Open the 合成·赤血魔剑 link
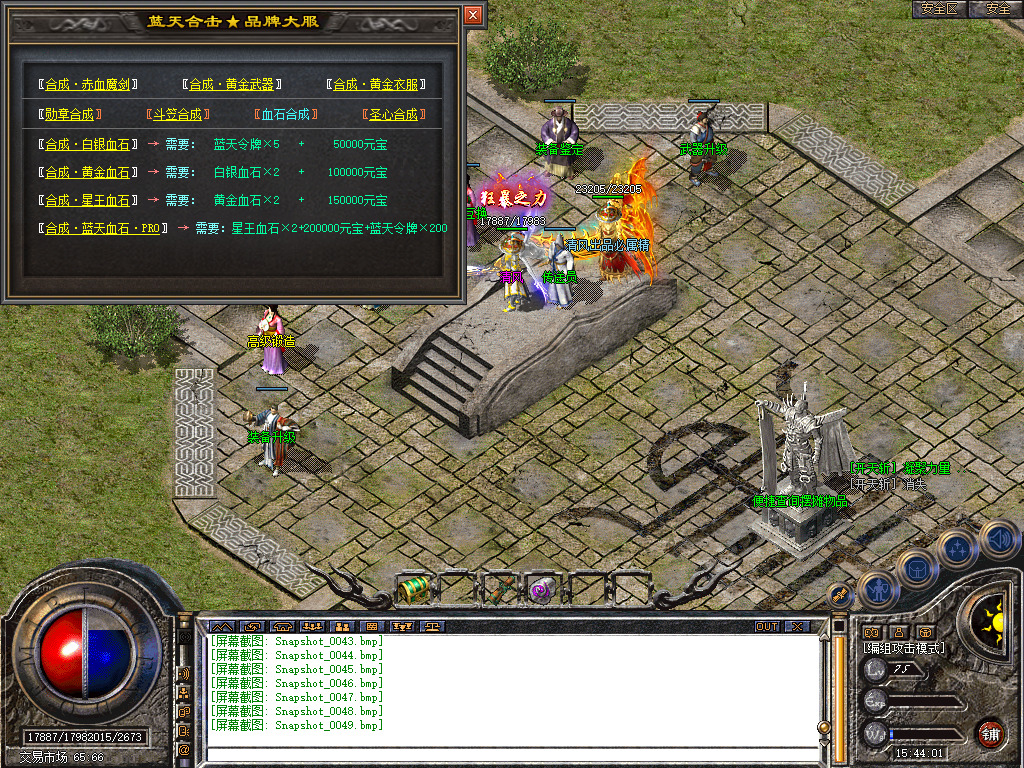 pos(87,85)
